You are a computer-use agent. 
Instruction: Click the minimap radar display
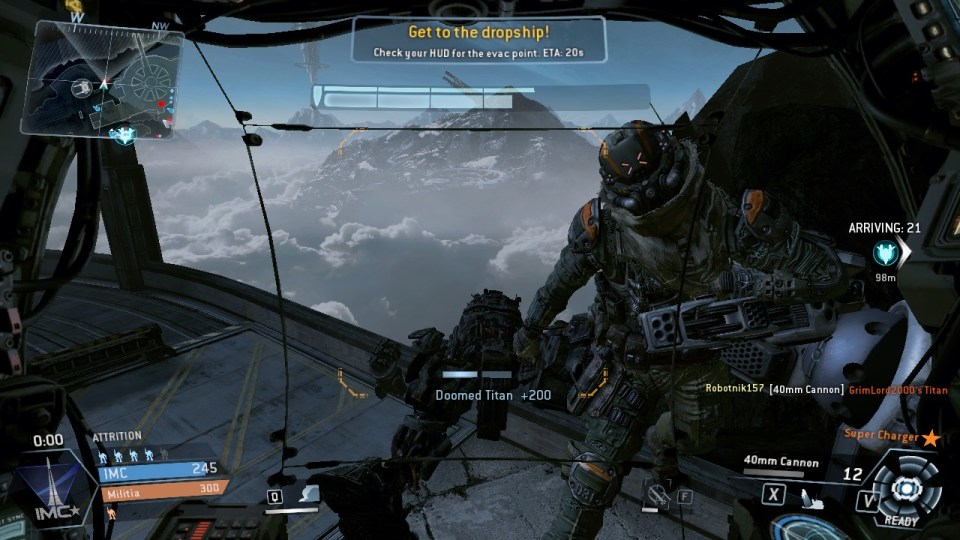[x=105, y=78]
